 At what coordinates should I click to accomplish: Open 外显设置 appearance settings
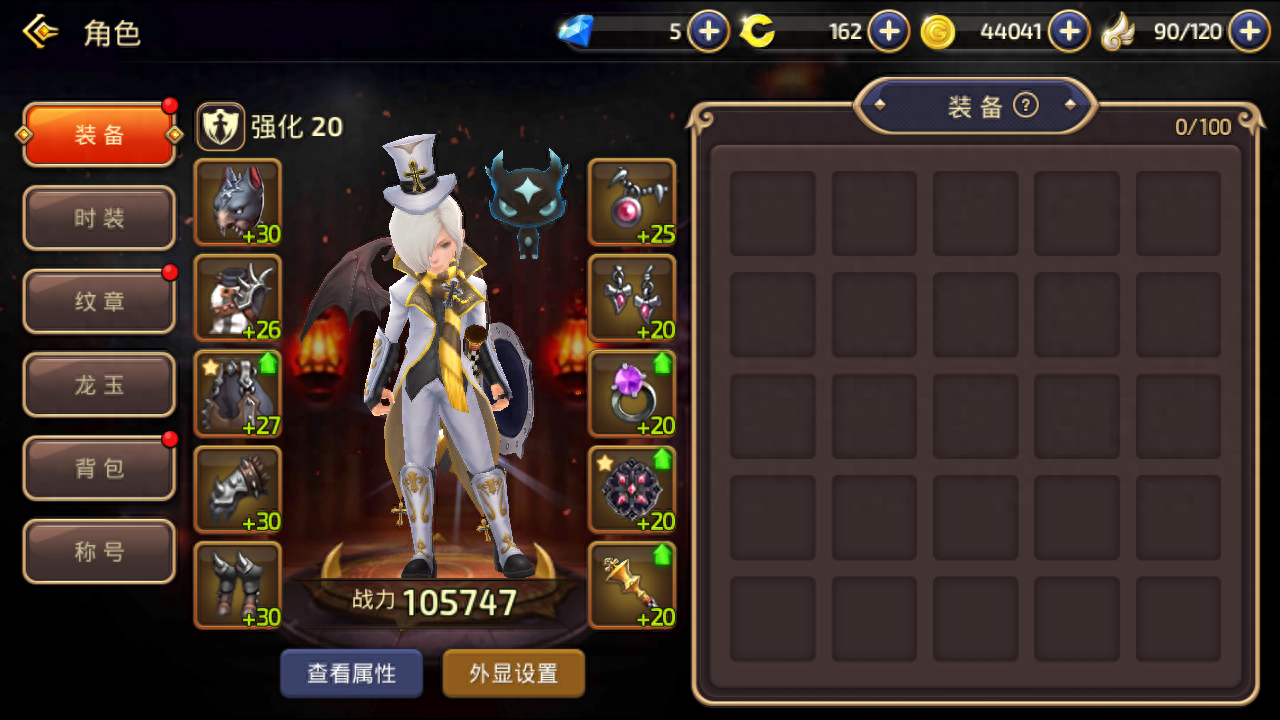pos(513,673)
